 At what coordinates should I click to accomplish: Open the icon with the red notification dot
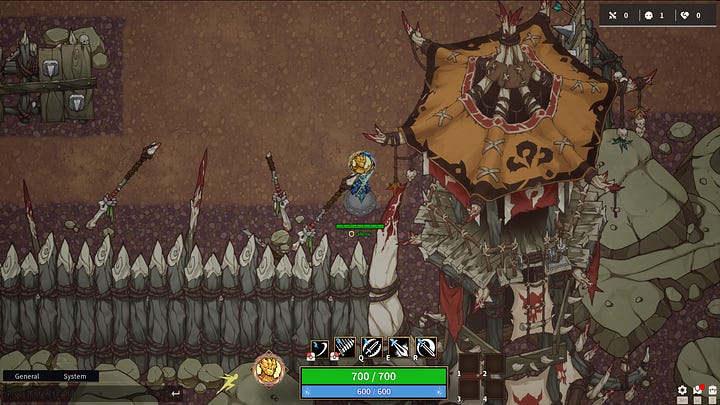click(x=697, y=391)
